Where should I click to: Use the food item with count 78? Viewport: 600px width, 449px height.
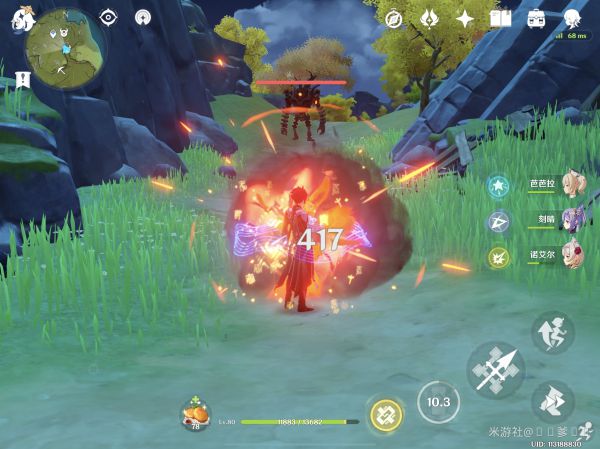[195, 414]
